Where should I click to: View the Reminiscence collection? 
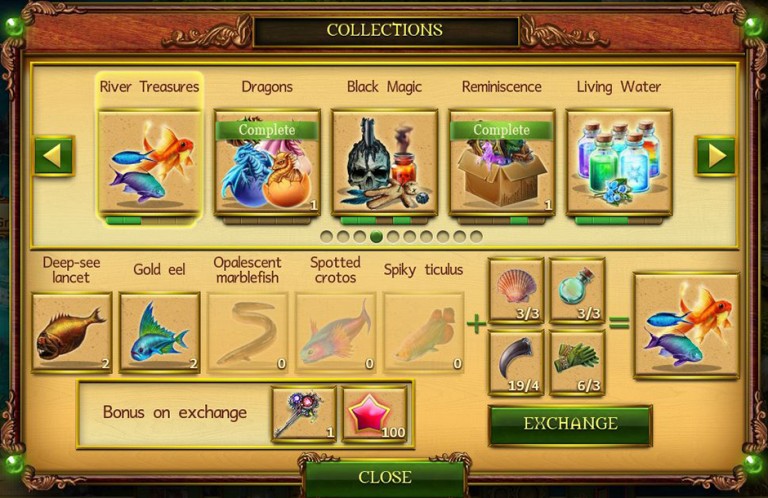[x=501, y=161]
